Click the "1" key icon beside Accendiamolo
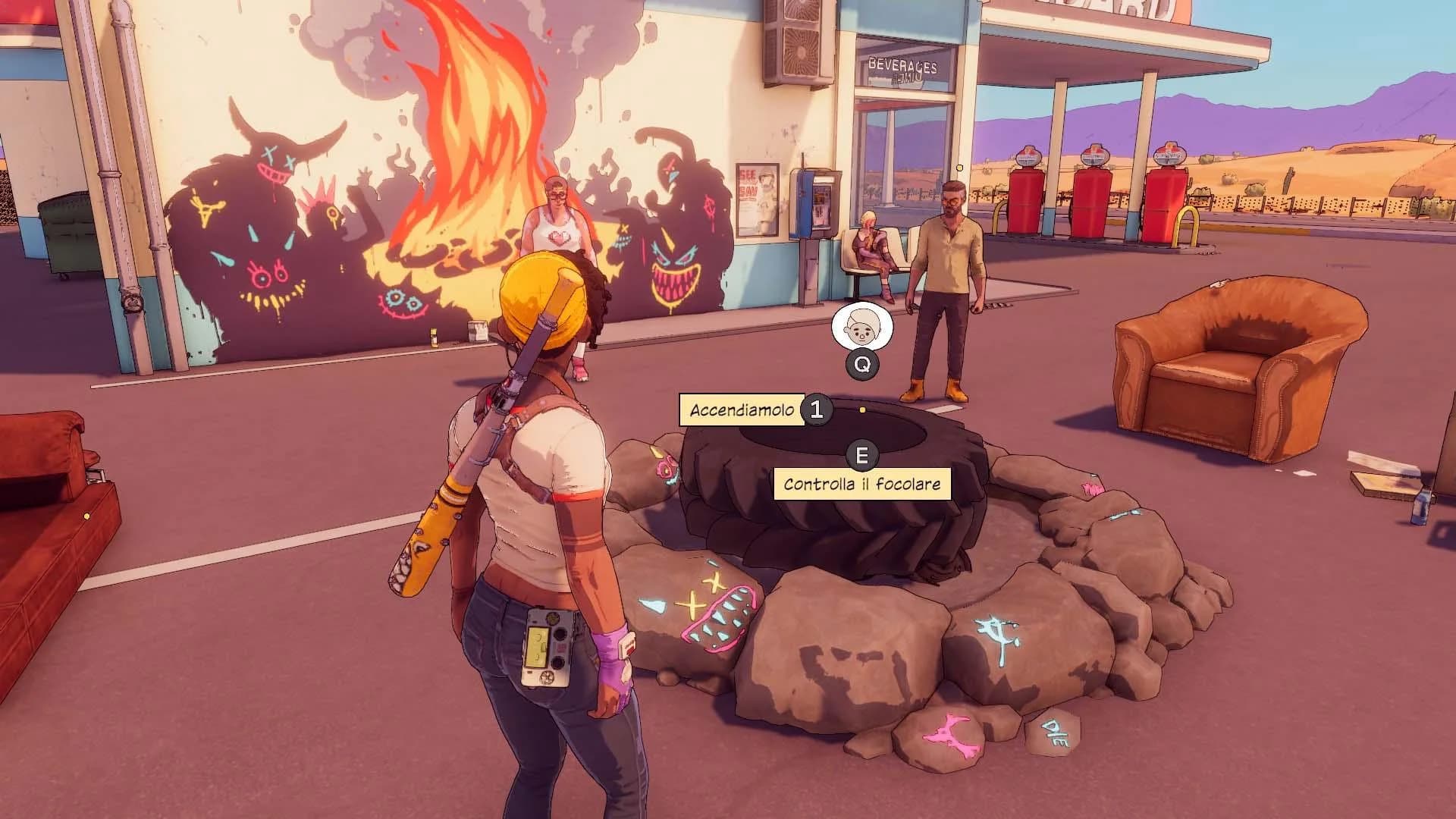Screen dimensions: 1456x819 coord(817,410)
